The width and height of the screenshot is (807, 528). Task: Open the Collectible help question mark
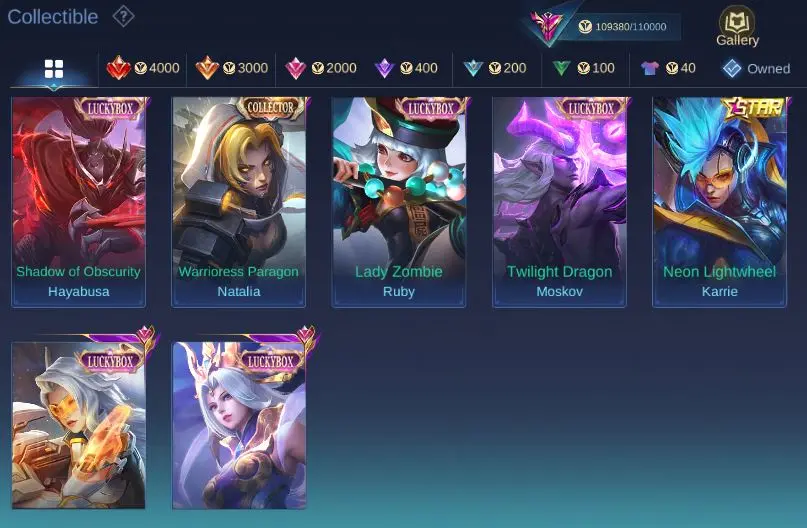pos(123,16)
